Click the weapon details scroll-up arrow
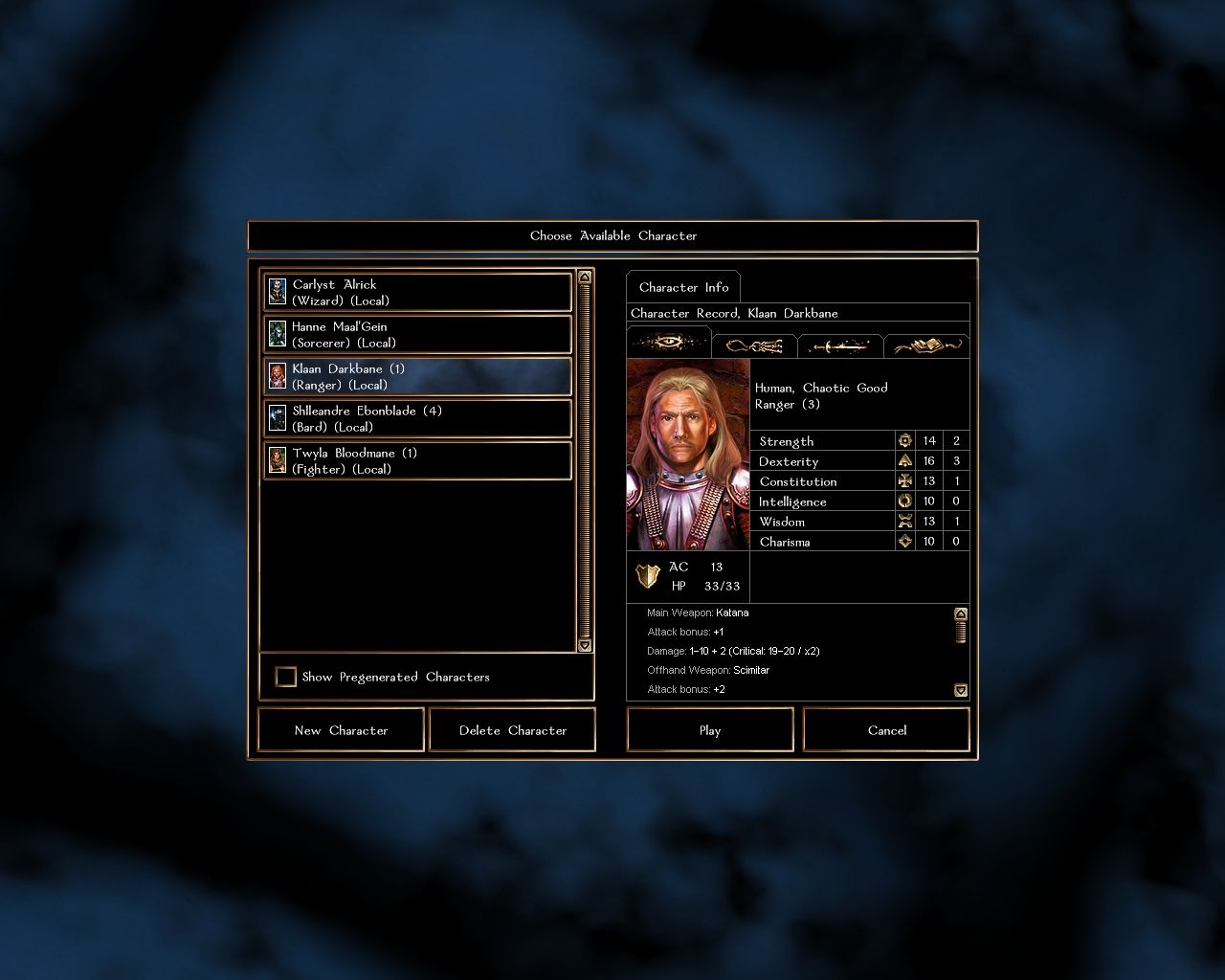The image size is (1225, 980). pos(961,613)
